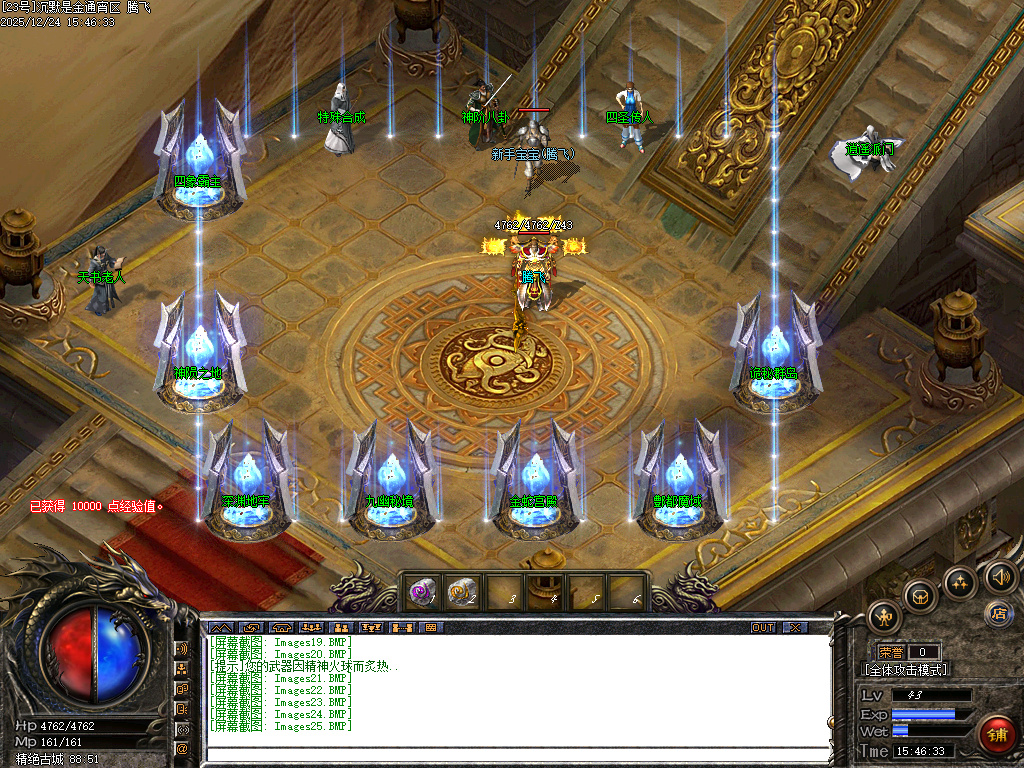The width and height of the screenshot is (1024, 768).
Task: Use the orange swirl scroll in slot 2
Action: (x=461, y=593)
